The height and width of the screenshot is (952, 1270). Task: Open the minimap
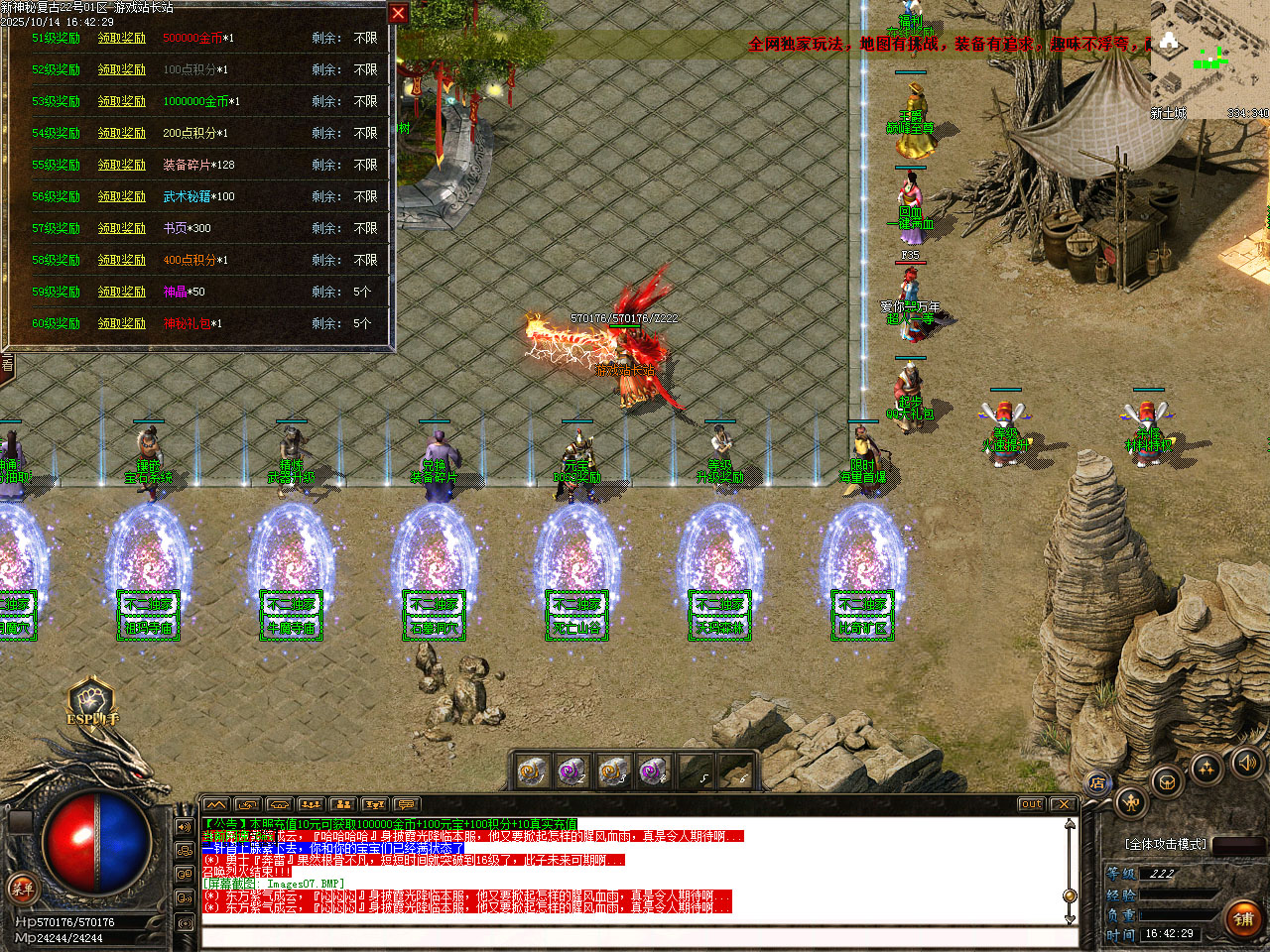pos(1208,58)
